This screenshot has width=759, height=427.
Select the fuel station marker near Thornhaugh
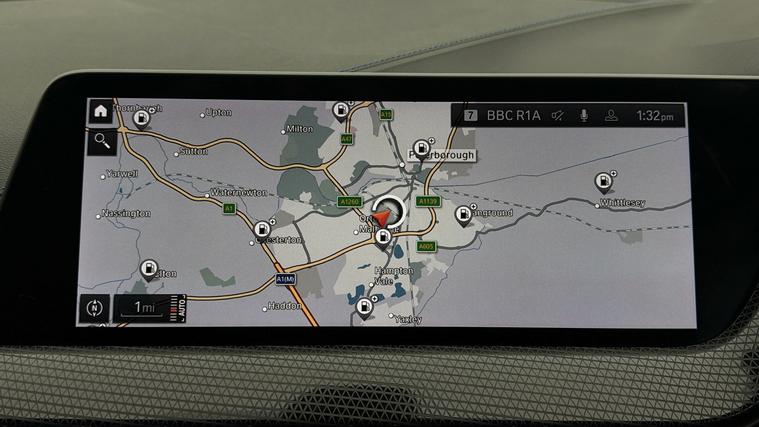click(x=142, y=120)
